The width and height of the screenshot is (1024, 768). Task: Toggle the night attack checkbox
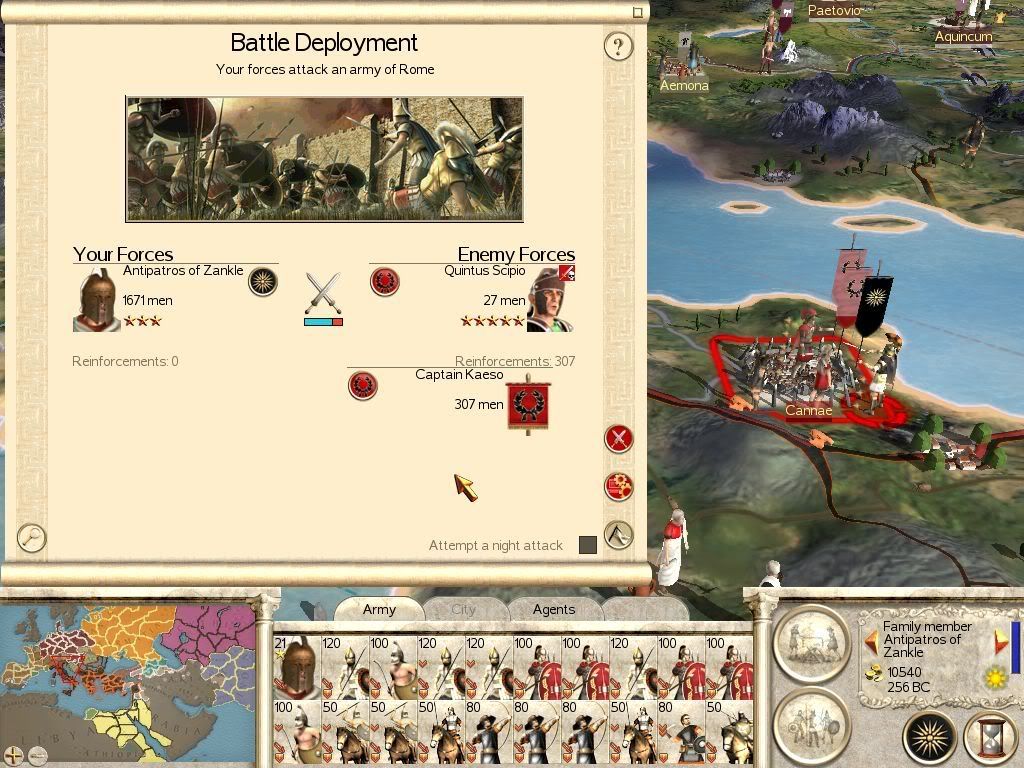click(x=588, y=545)
